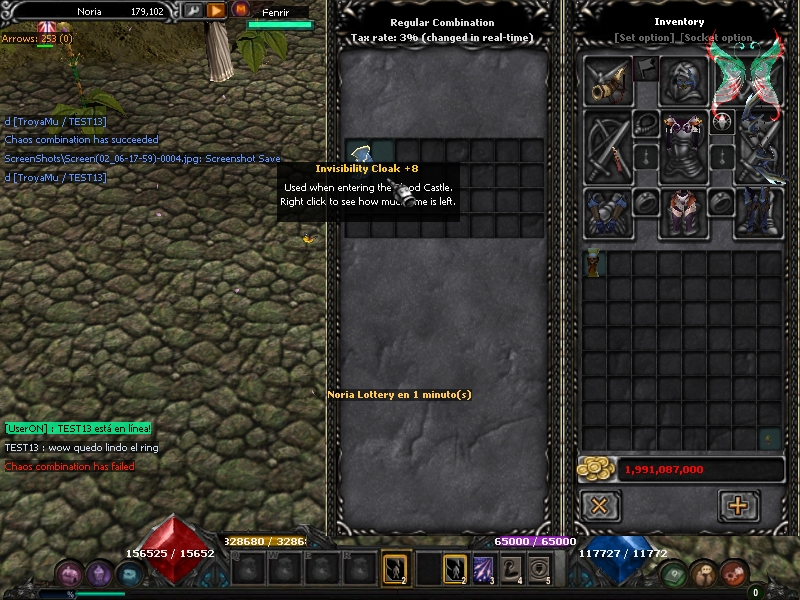Activate the skill in hotbar slot 4
The height and width of the screenshot is (600, 800).
[x=513, y=570]
